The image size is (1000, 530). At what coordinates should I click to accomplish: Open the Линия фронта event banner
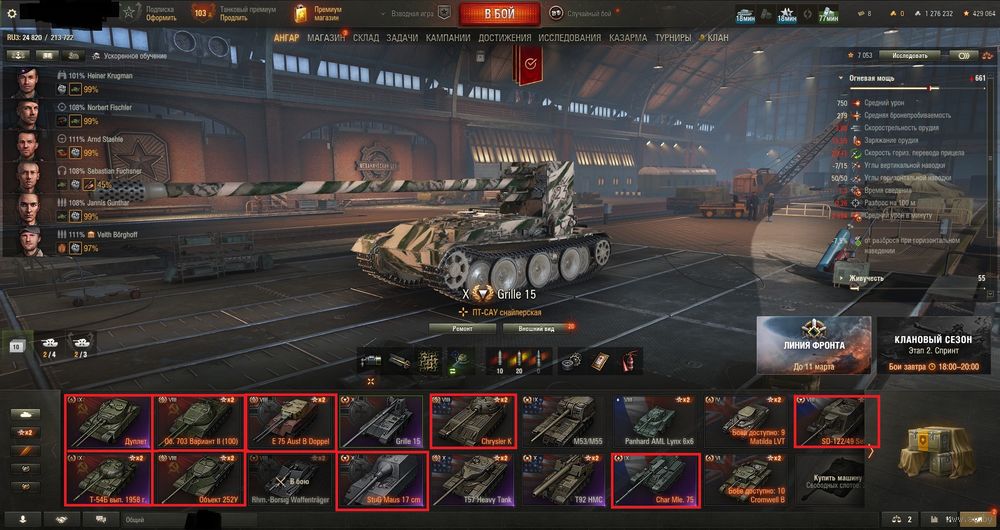[813, 345]
